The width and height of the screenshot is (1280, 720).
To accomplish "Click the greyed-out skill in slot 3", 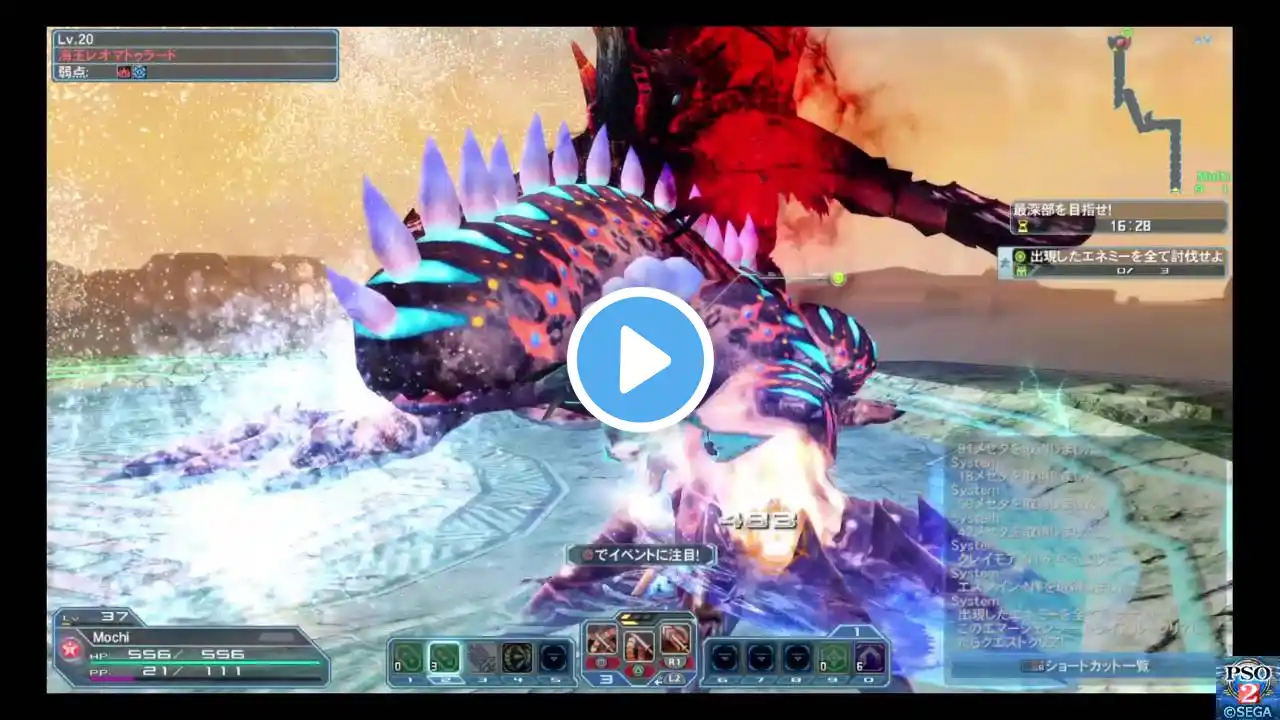I will [481, 657].
